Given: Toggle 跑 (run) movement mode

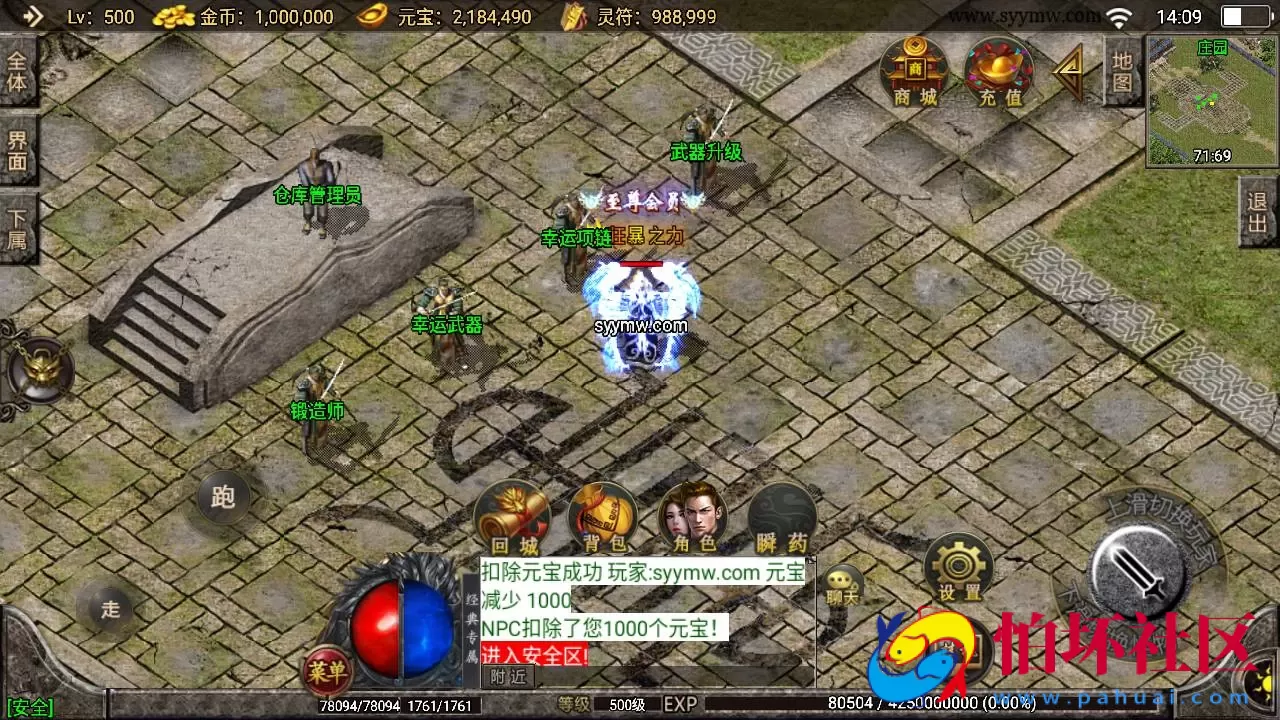Looking at the screenshot, I should tap(223, 497).
